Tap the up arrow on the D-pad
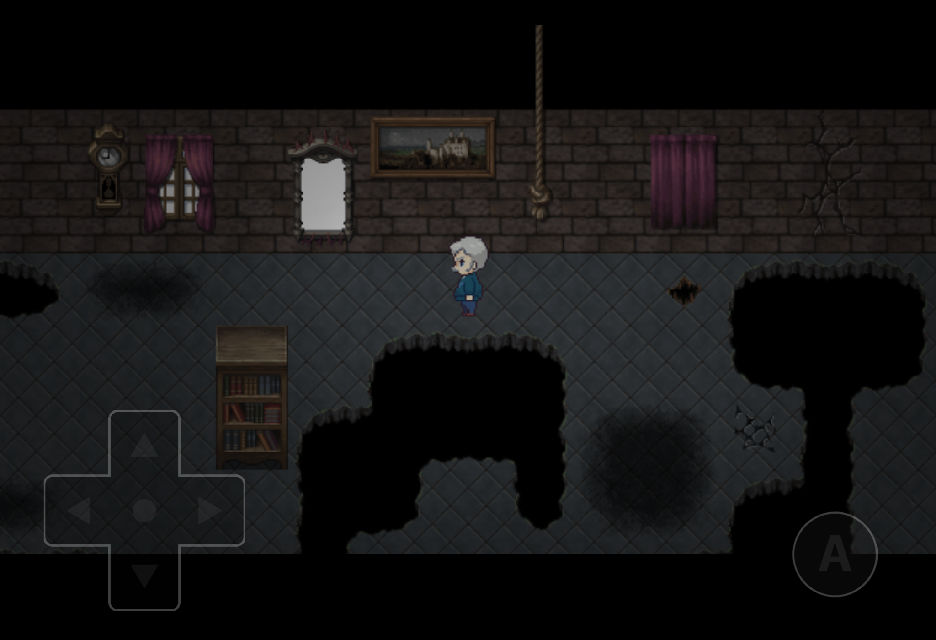The height and width of the screenshot is (640, 936). pyautogui.click(x=144, y=446)
